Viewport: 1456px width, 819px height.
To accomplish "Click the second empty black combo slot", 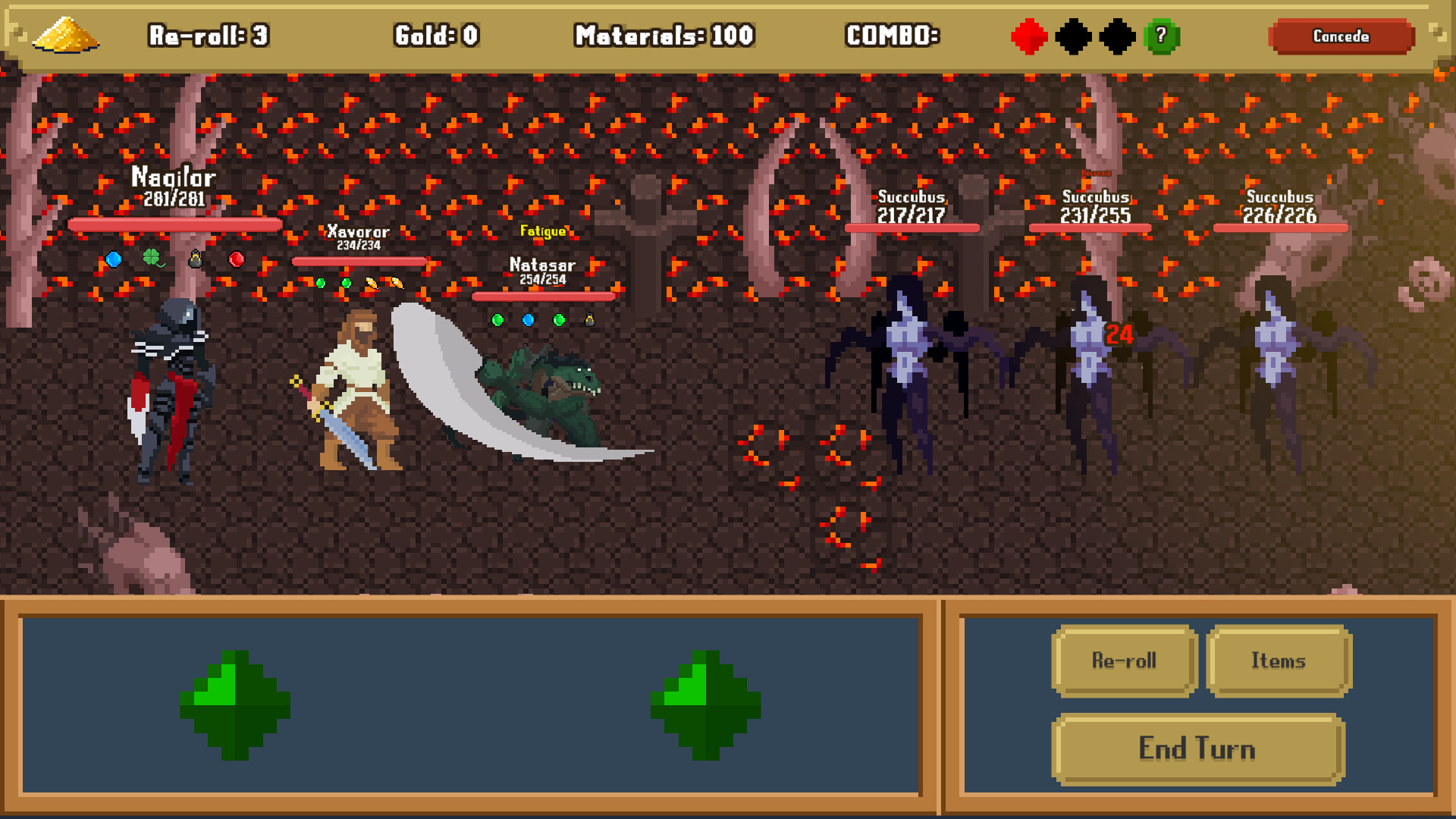I will [1117, 37].
